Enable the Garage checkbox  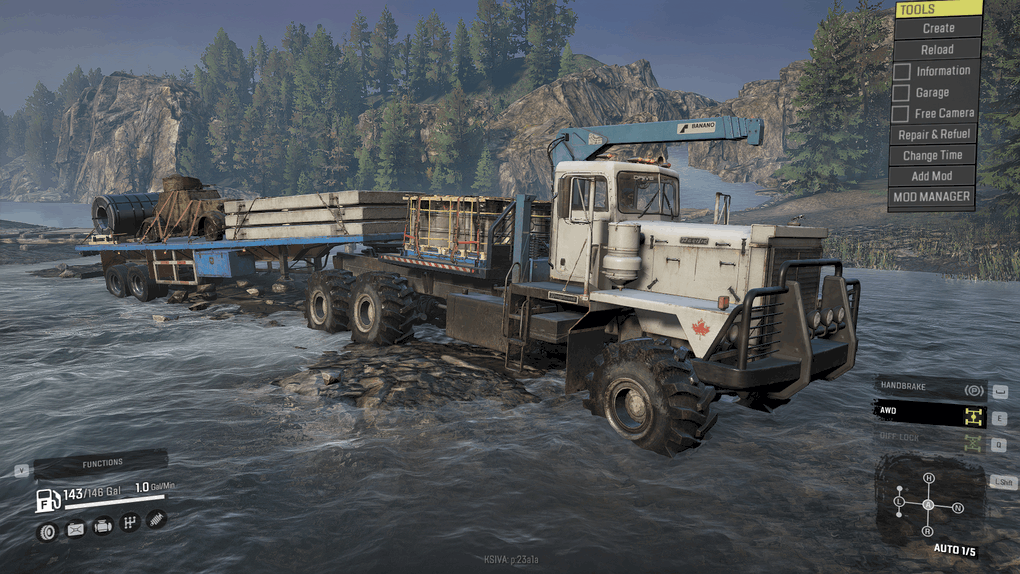(x=902, y=92)
